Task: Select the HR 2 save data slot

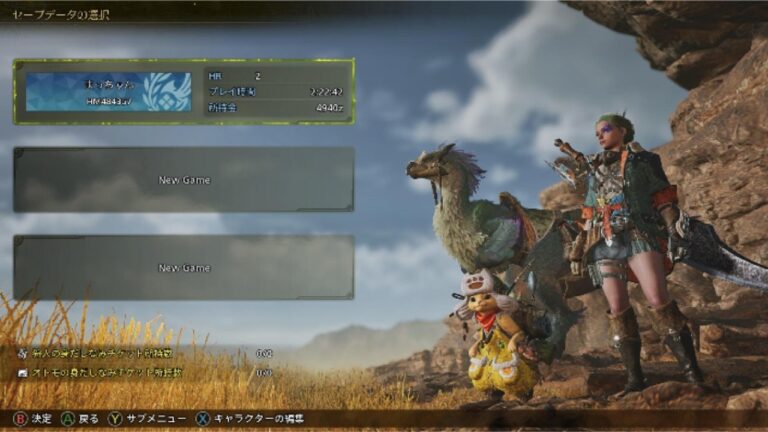Action: (184, 91)
